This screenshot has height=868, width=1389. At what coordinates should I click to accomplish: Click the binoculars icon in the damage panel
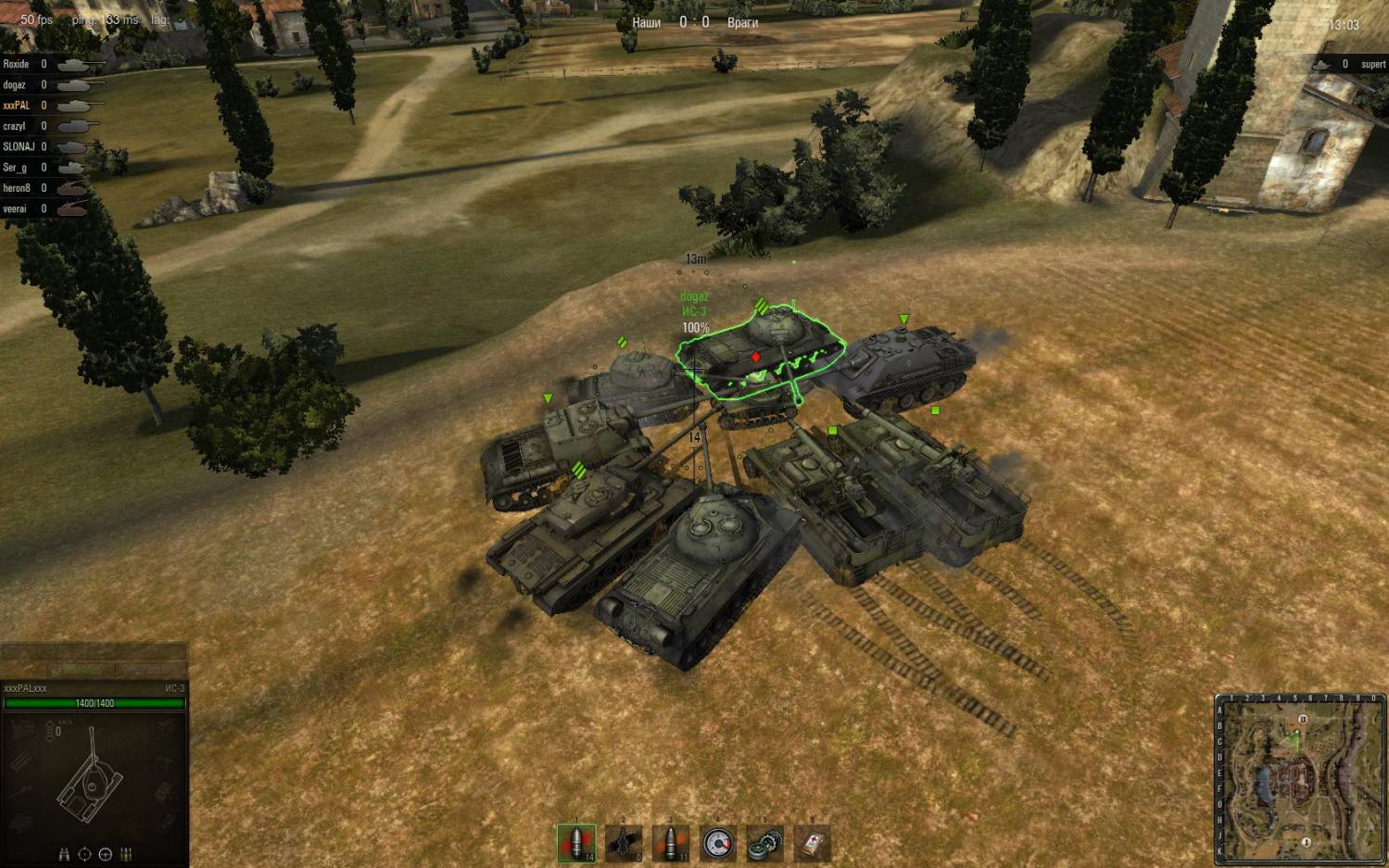pyautogui.click(x=65, y=854)
